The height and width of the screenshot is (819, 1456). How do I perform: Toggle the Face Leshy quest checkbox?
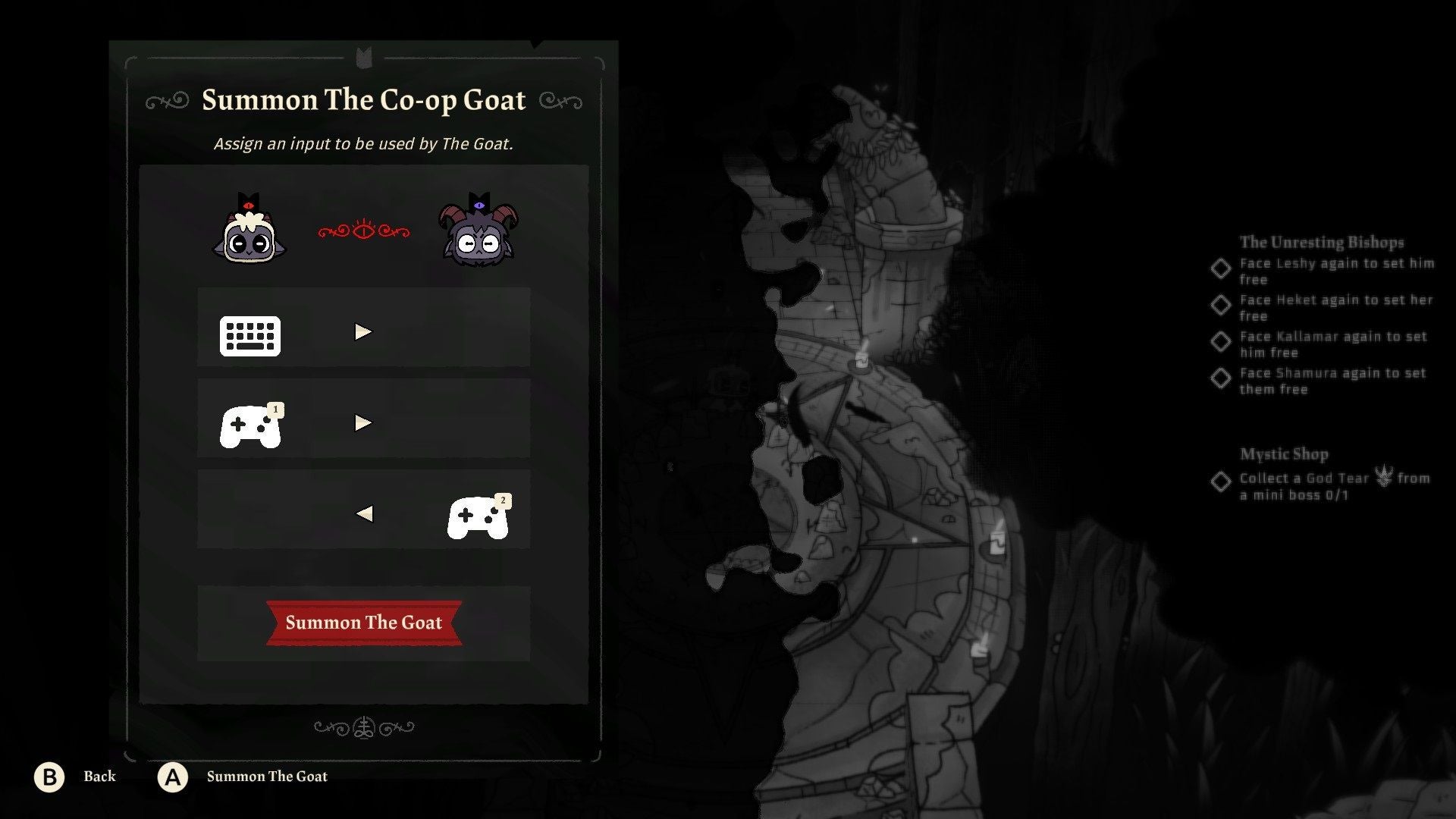1221,269
